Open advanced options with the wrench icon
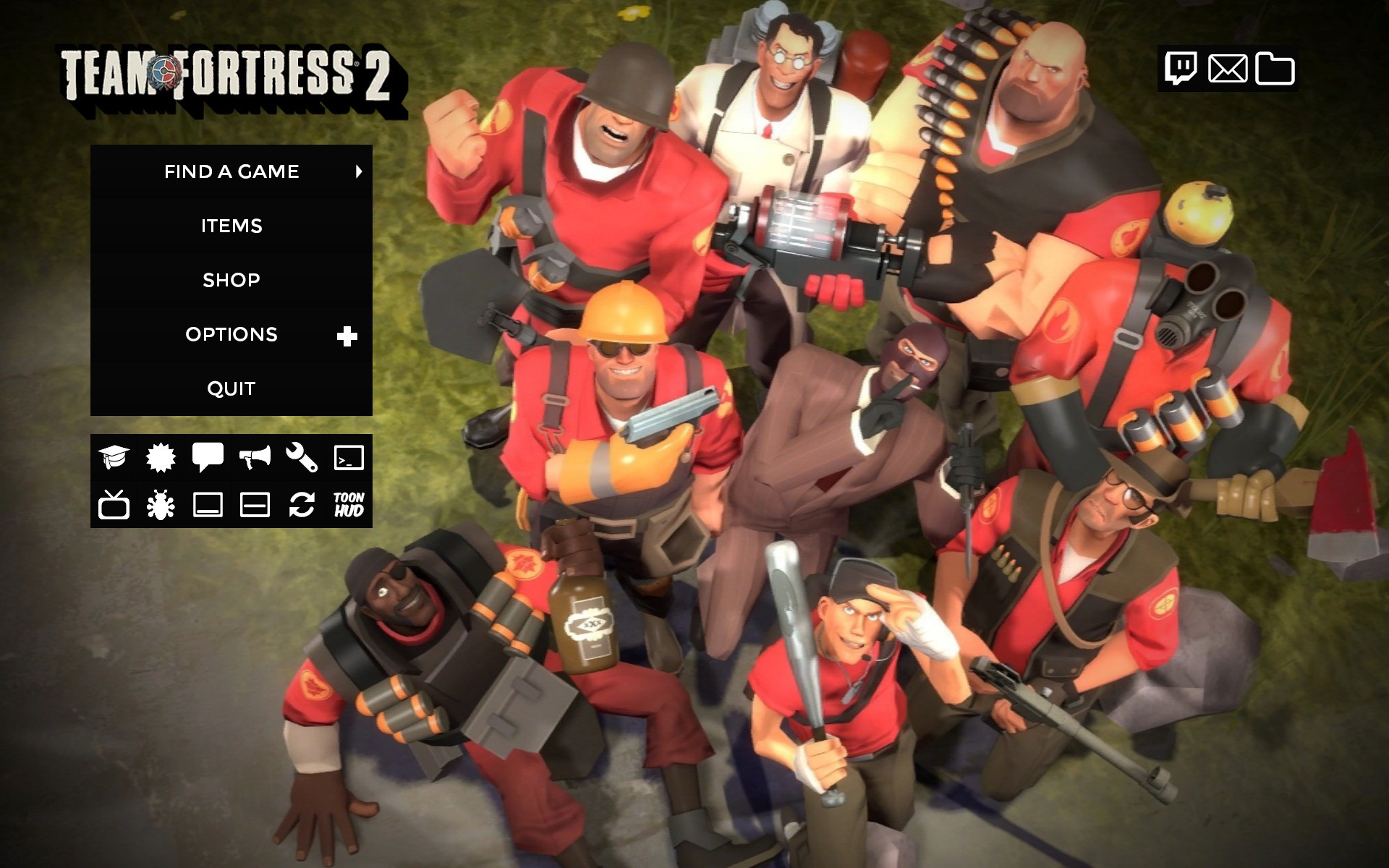 click(303, 458)
